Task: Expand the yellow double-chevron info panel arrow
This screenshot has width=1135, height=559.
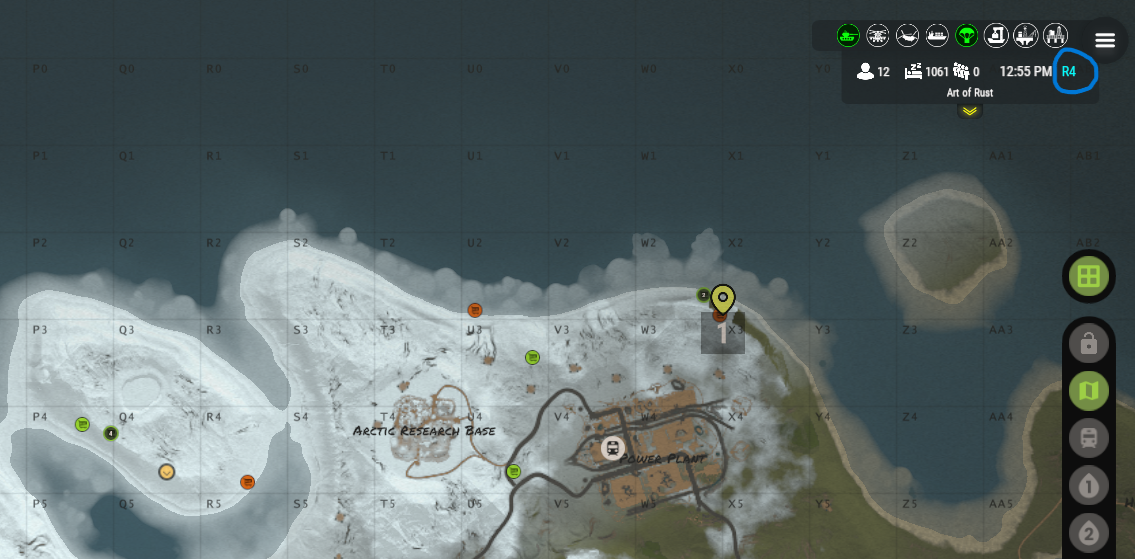Action: pyautogui.click(x=969, y=110)
